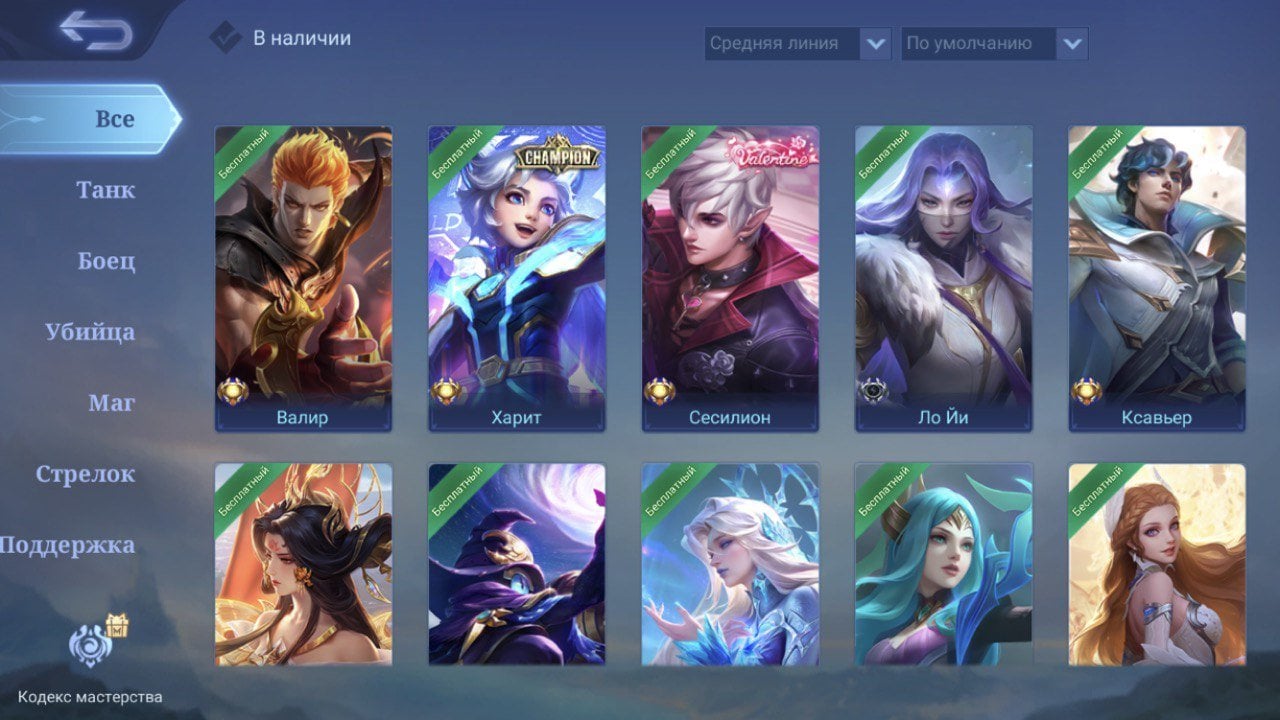Switch to the «Танк» tab
Screen dimensions: 1280x720
[105, 190]
